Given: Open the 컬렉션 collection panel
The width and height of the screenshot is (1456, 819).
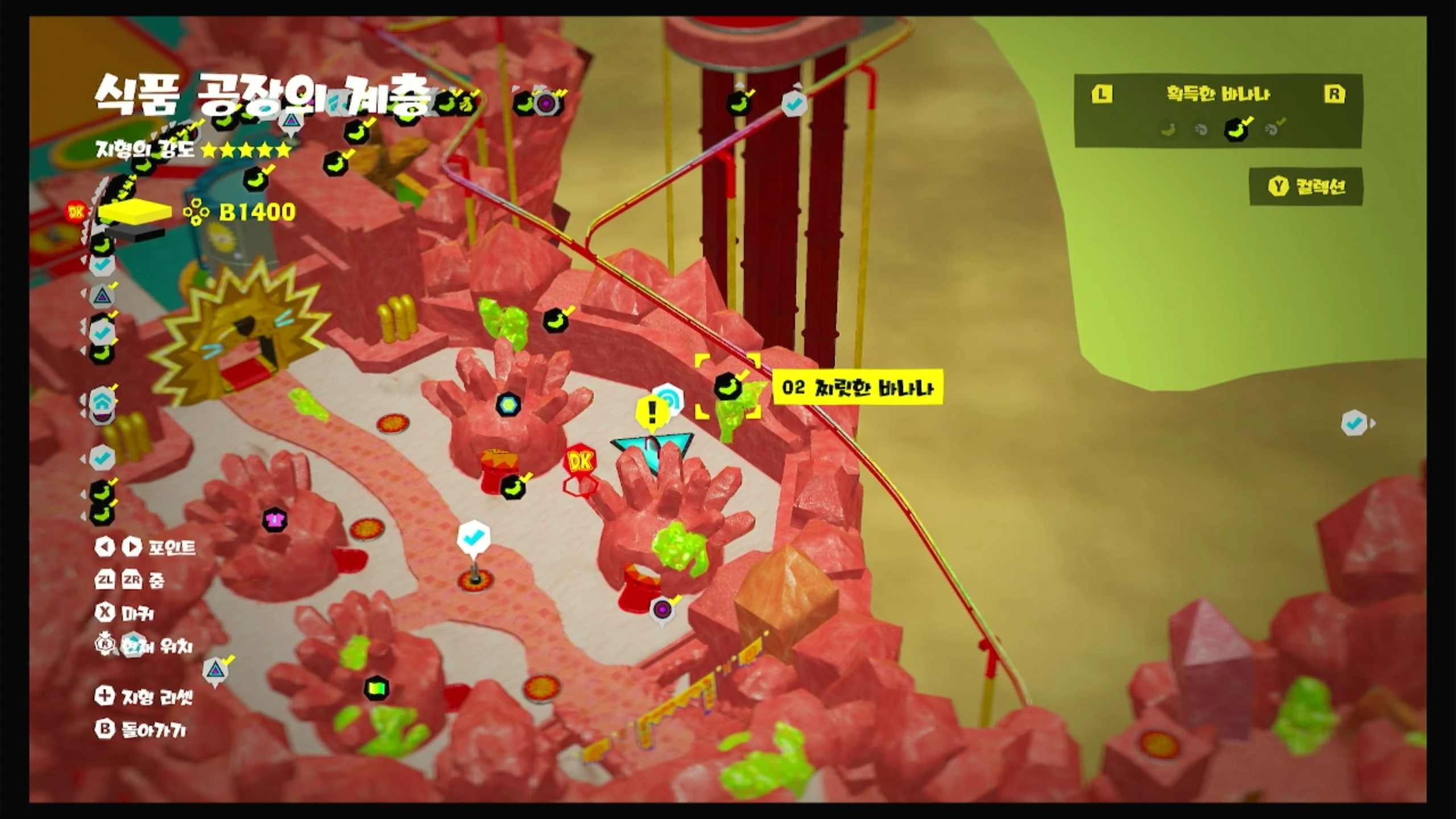Looking at the screenshot, I should [x=1306, y=187].
